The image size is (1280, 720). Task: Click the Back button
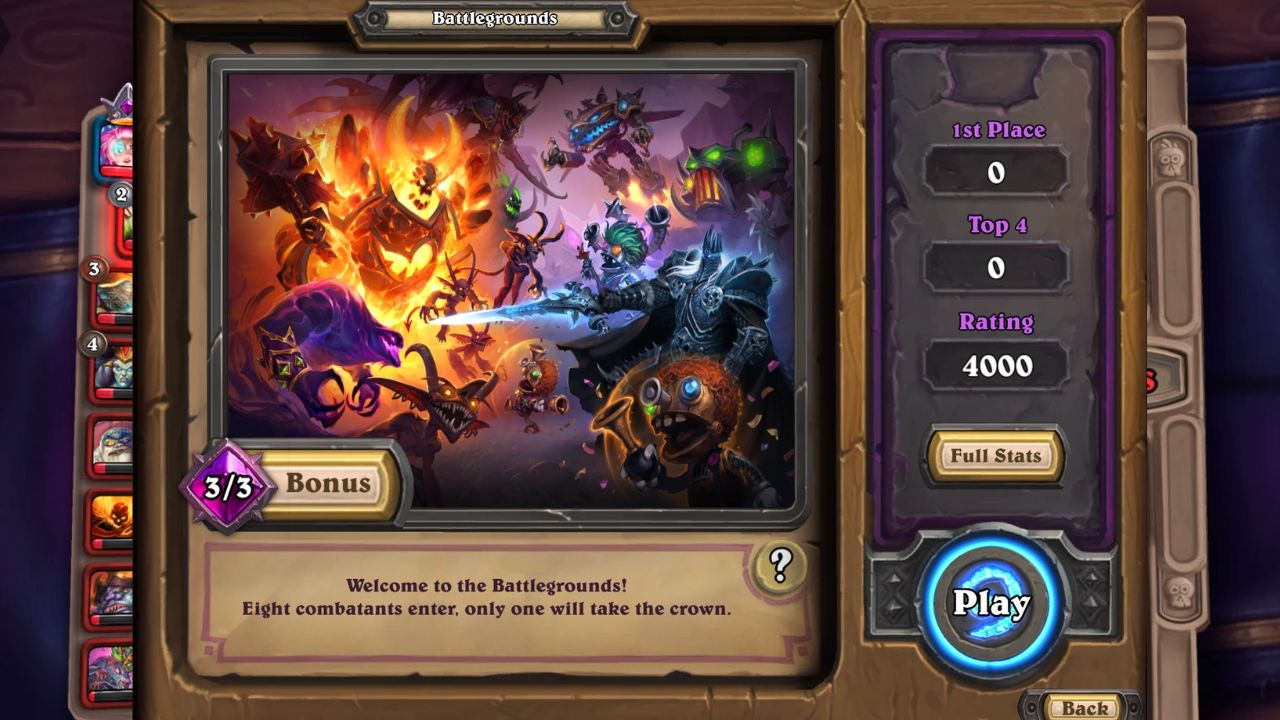(x=1085, y=707)
